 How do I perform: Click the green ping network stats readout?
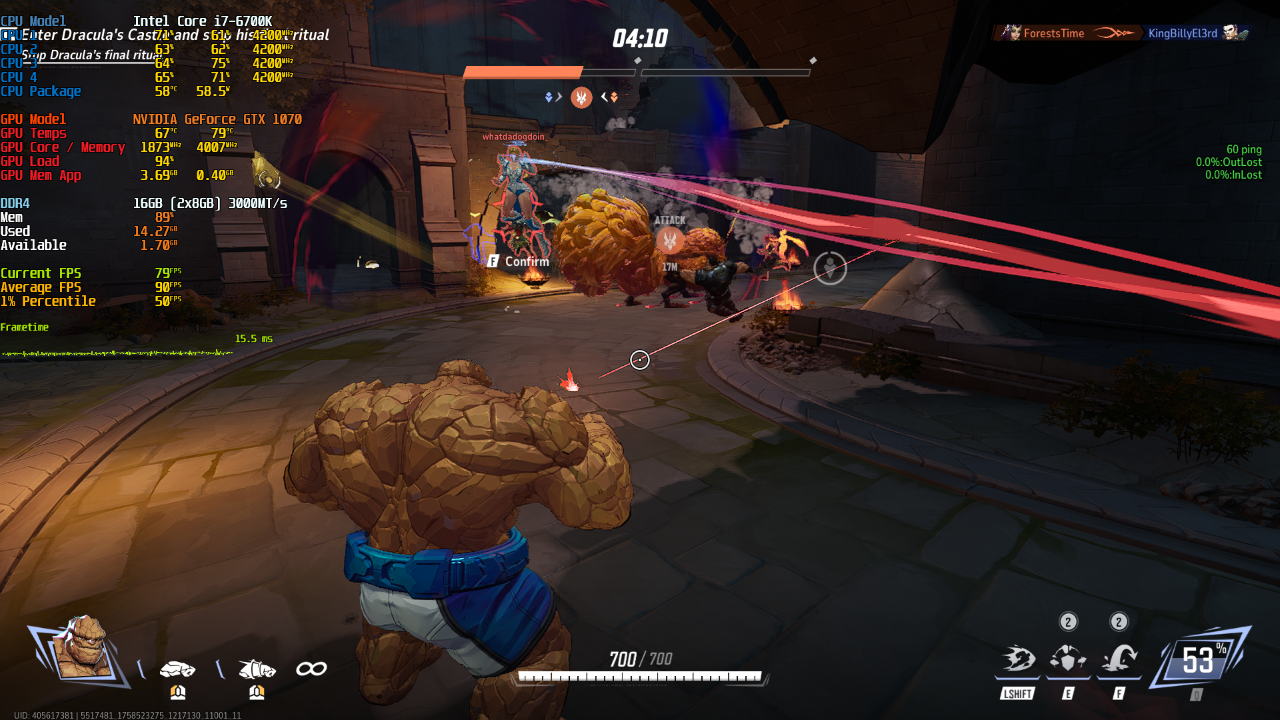1229,162
